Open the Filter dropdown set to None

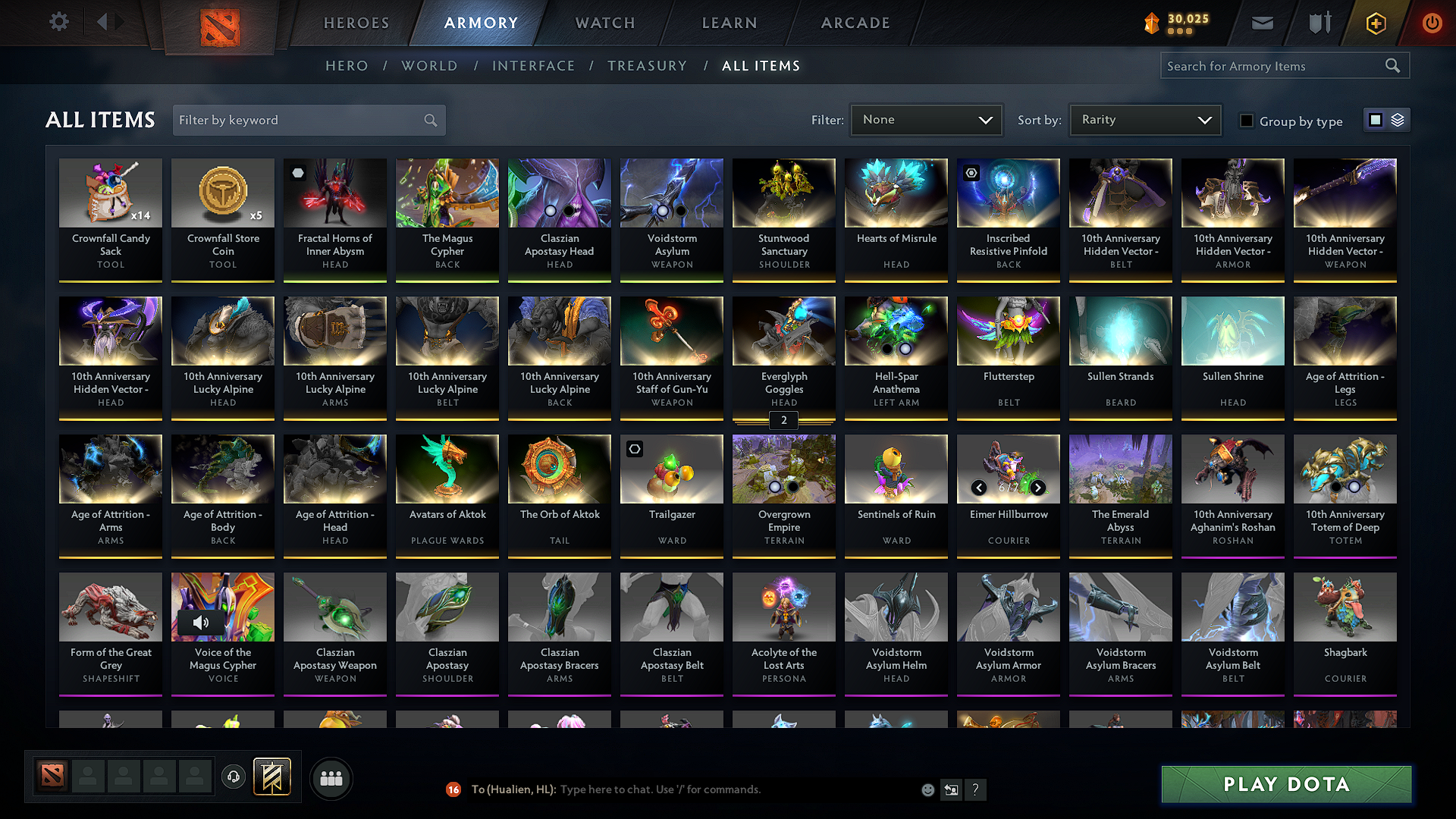926,119
